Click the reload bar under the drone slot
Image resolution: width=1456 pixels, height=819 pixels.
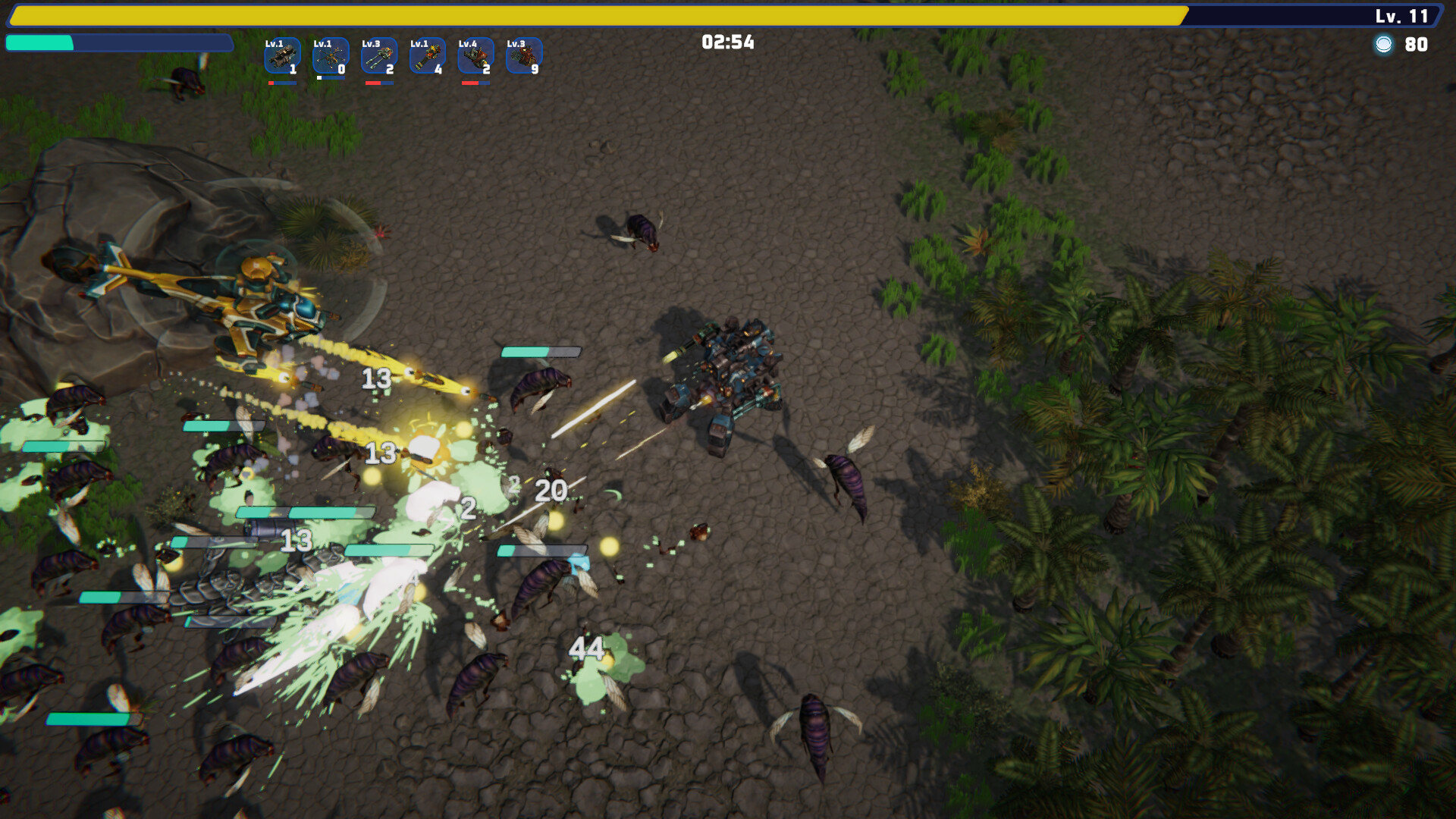pyautogui.click(x=330, y=77)
